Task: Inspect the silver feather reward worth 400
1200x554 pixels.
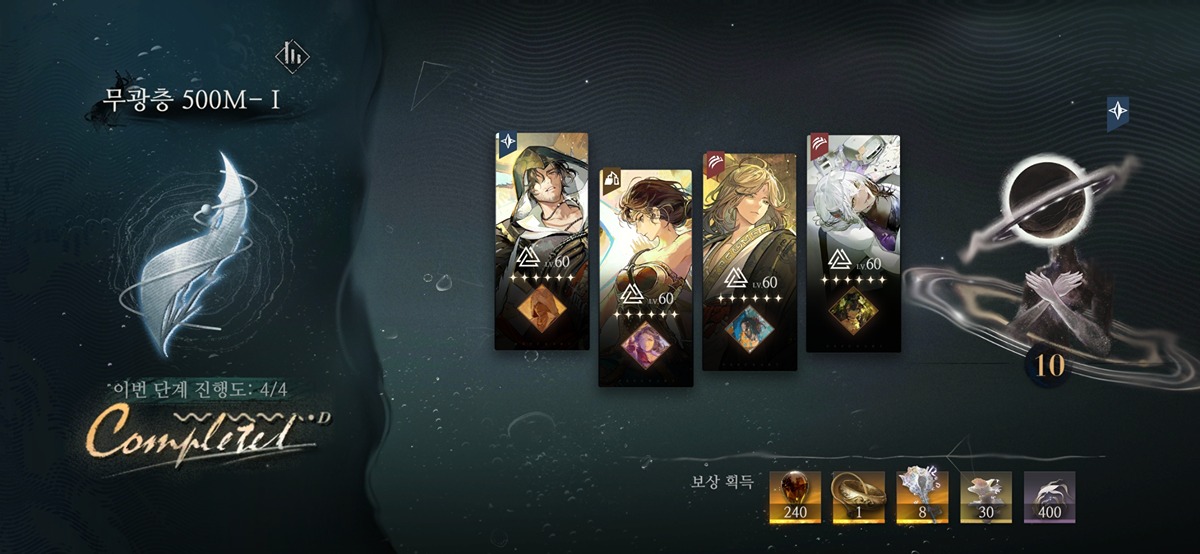Action: point(1050,497)
